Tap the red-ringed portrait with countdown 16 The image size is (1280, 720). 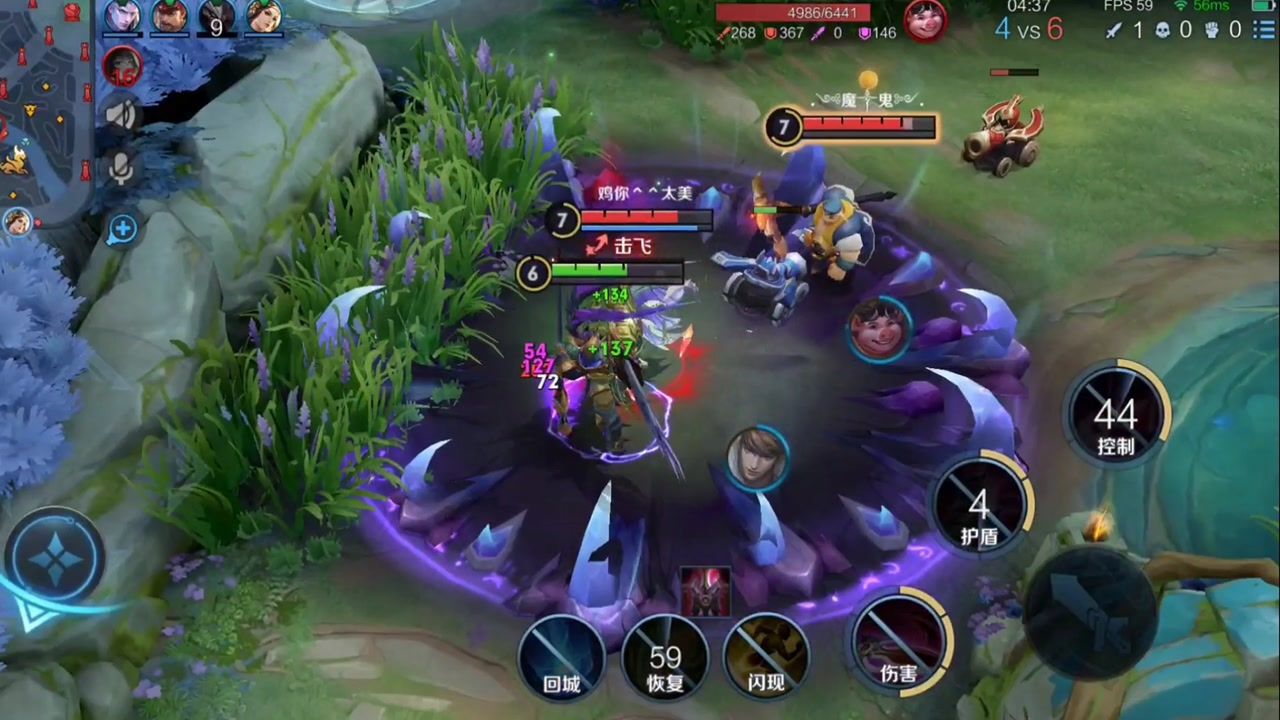click(x=122, y=66)
